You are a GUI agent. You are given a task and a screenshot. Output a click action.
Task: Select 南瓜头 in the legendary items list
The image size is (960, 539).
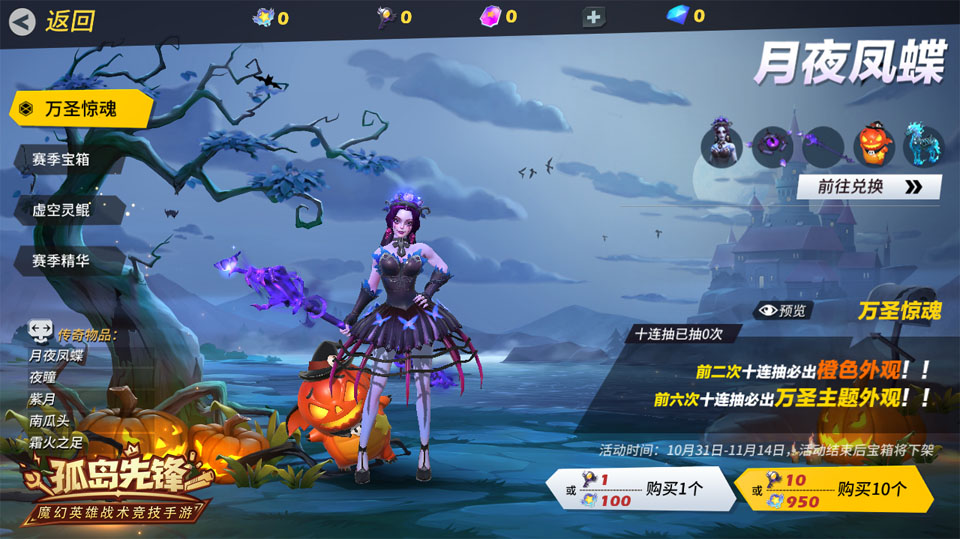tap(50, 421)
